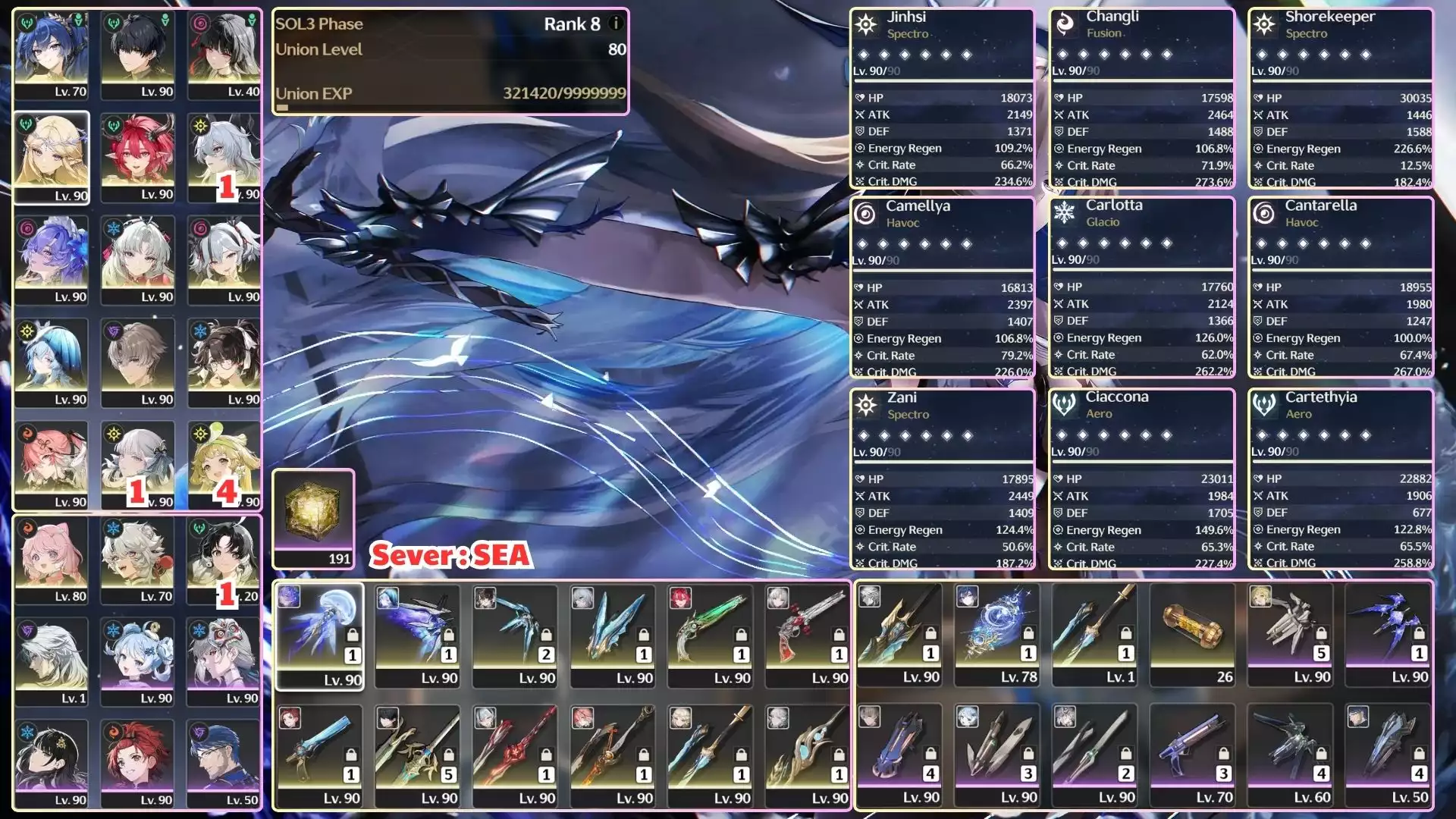Select Cantarella's Havoc stat card
The height and width of the screenshot is (819, 1456).
click(x=1340, y=288)
